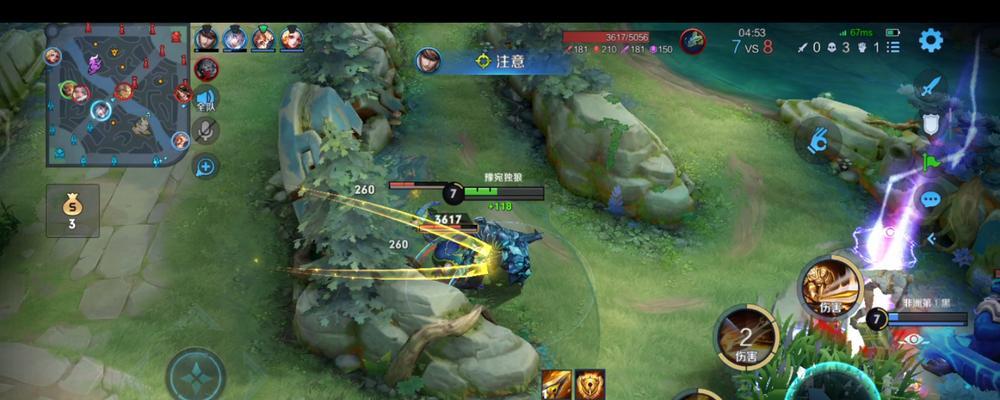The width and height of the screenshot is (1000, 400).
Task: Open the settings gear
Action: pyautogui.click(x=931, y=41)
